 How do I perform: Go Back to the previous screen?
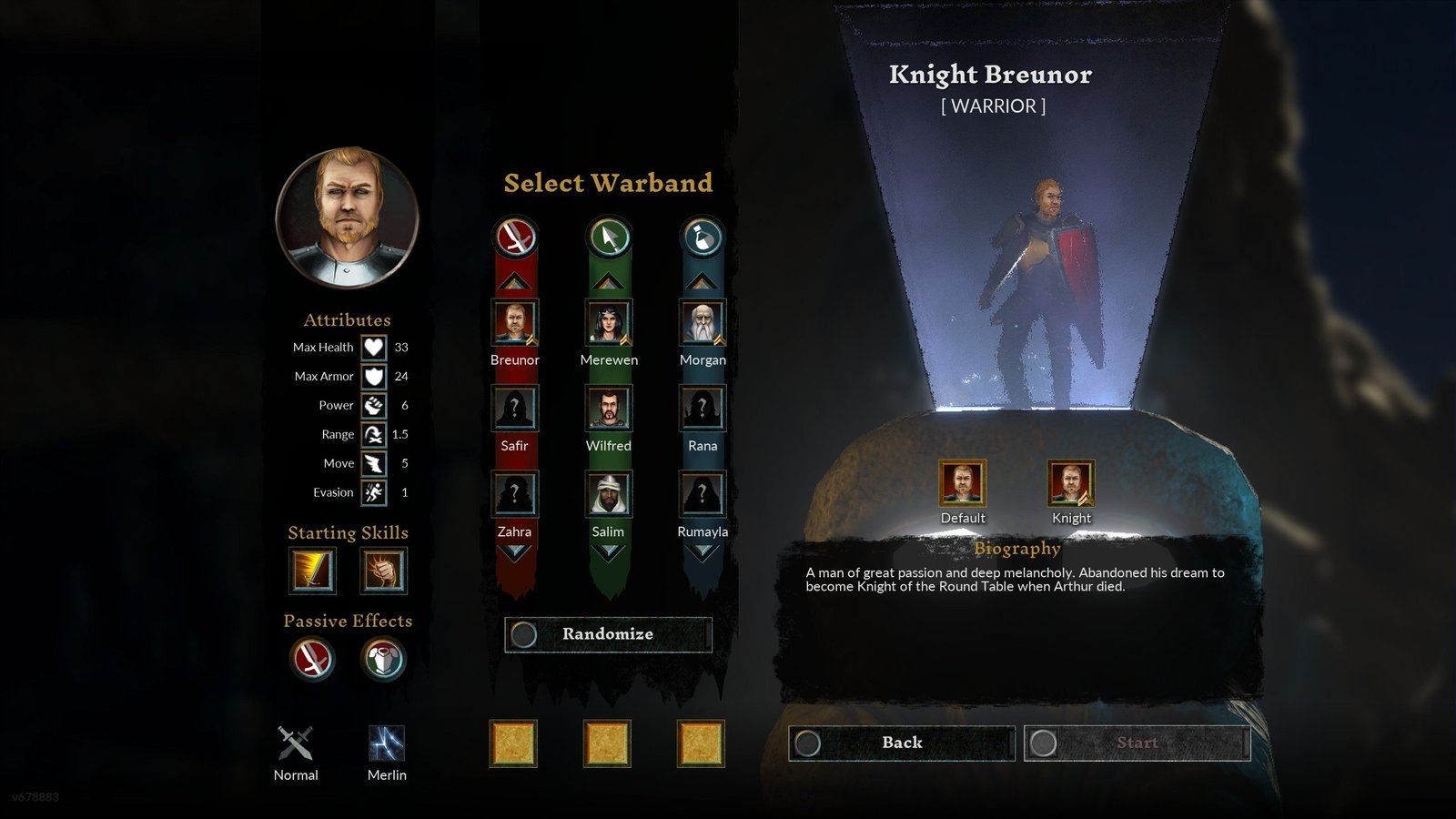901,743
